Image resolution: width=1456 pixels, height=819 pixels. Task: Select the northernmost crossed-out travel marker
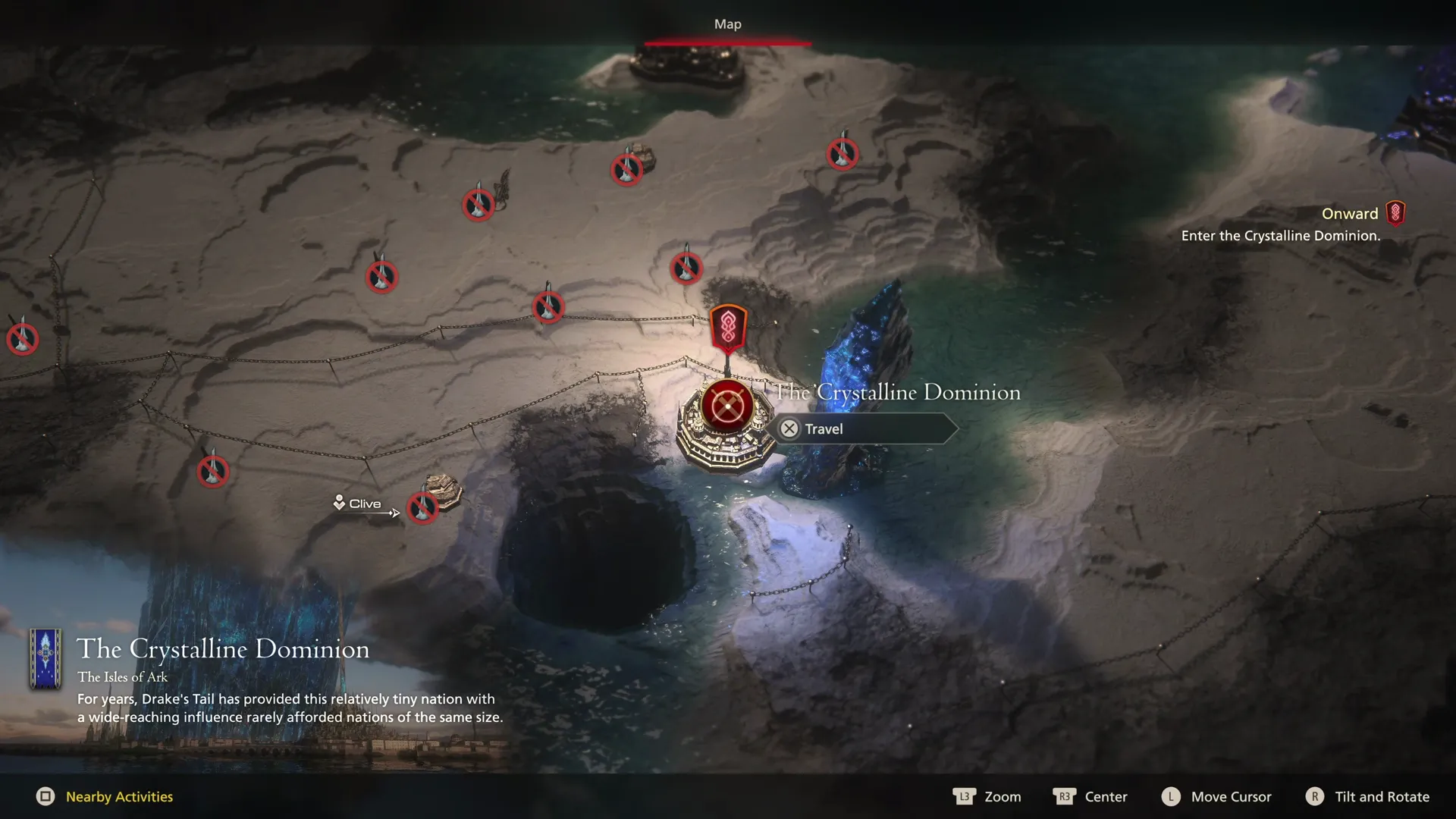(x=842, y=153)
